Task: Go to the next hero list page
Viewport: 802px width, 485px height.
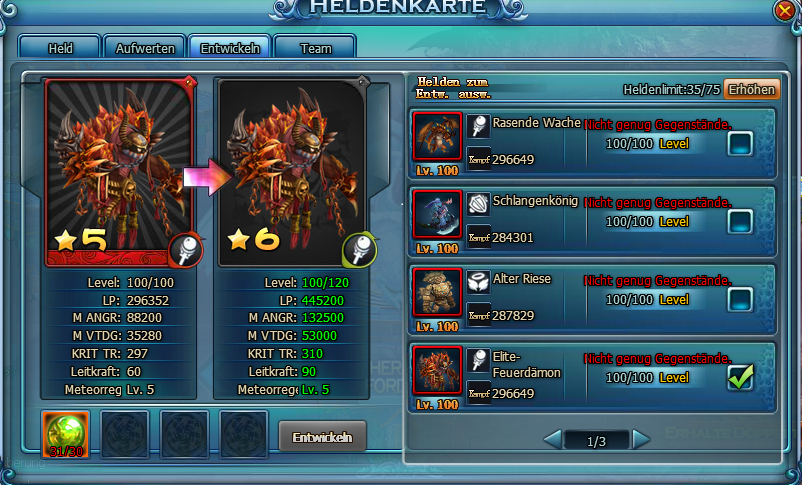Action: coord(641,439)
